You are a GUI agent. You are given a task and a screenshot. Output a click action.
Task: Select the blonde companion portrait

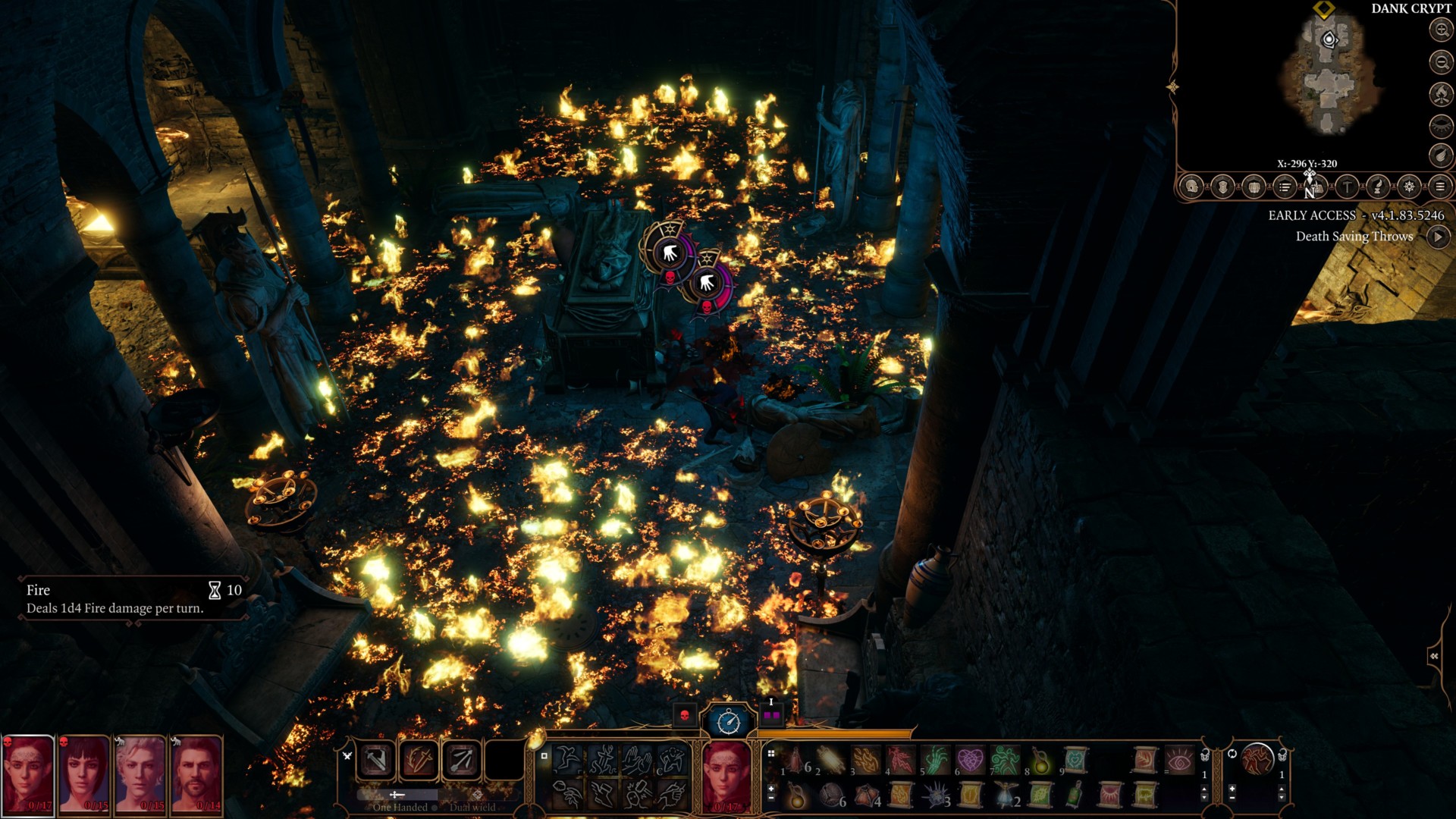(141, 773)
